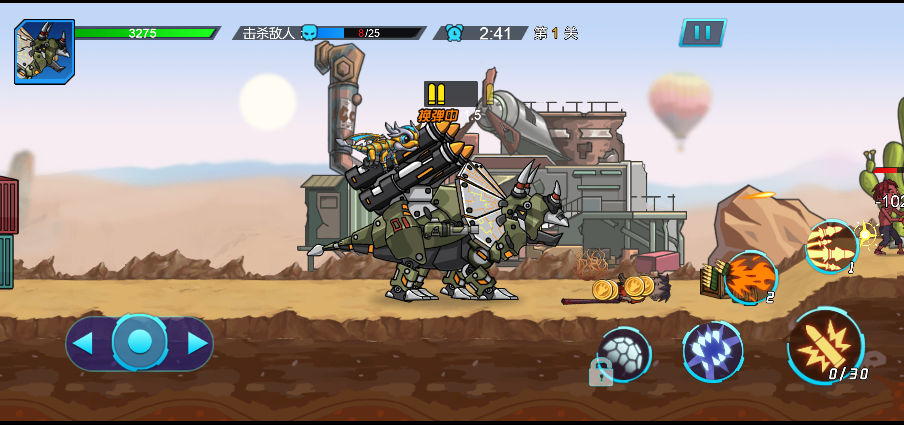This screenshot has width=904, height=425.
Task: Activate the blue lightning claw skill
Action: click(x=712, y=351)
